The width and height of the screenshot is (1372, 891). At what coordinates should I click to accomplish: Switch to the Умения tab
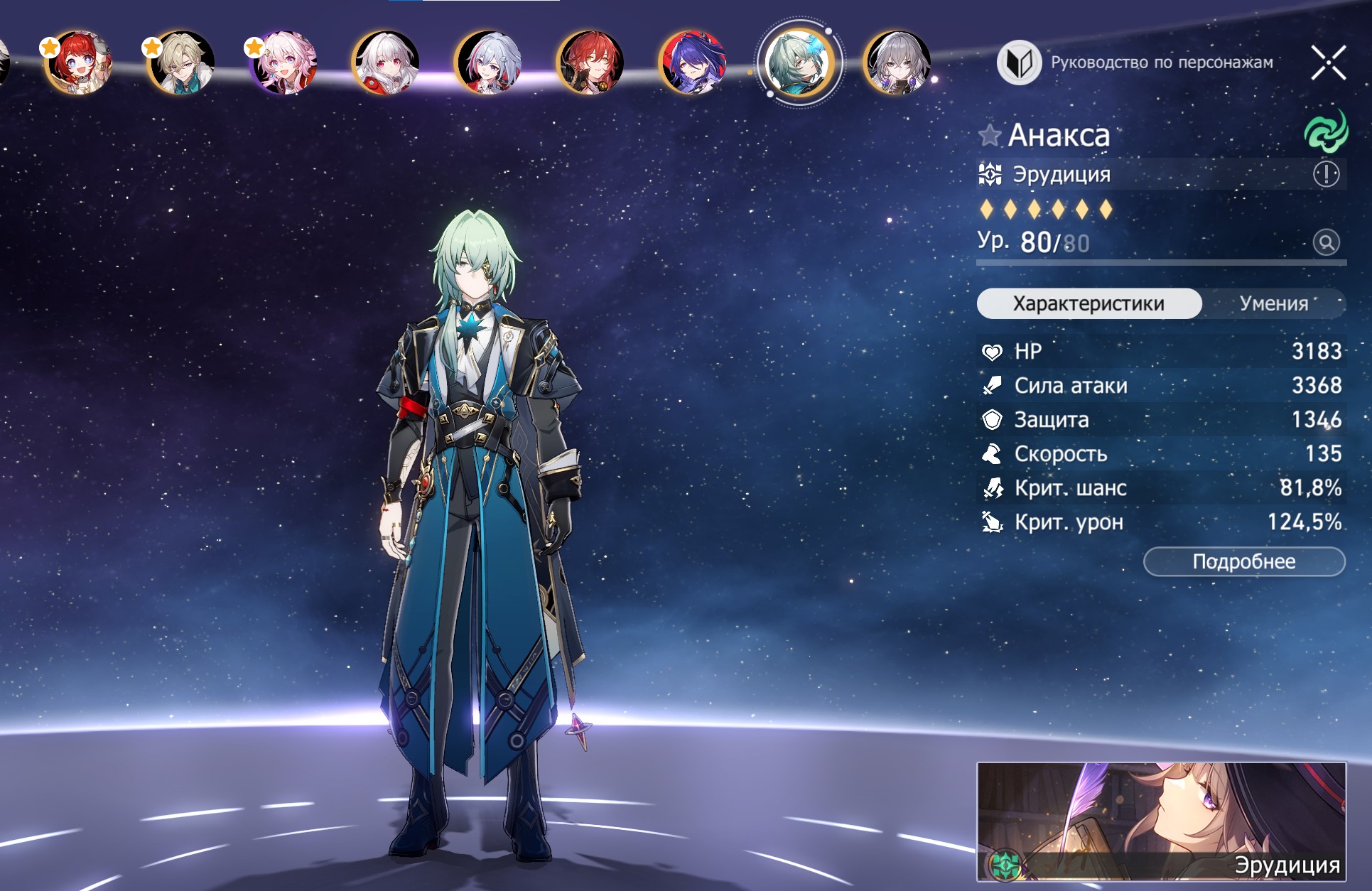point(1273,303)
